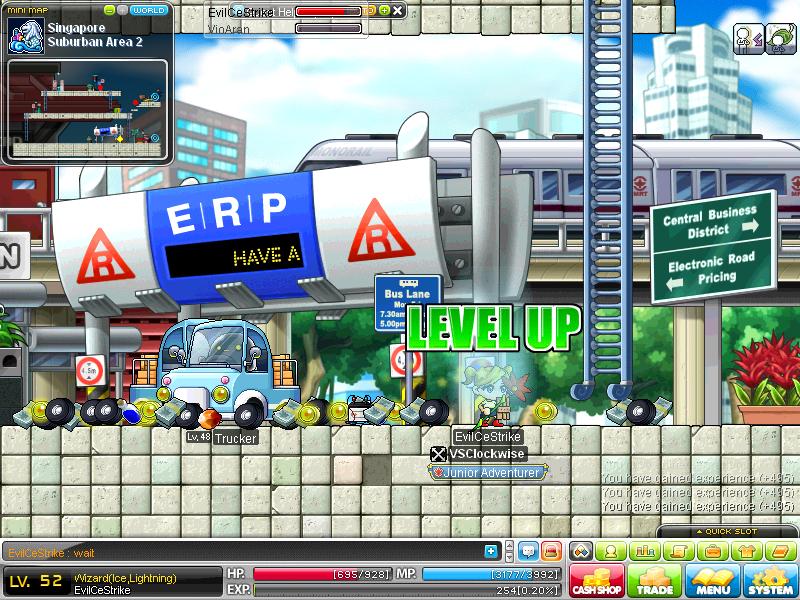Open the inventory briefcase shortcut
Viewport: 800px width, 600px height.
coord(712,551)
